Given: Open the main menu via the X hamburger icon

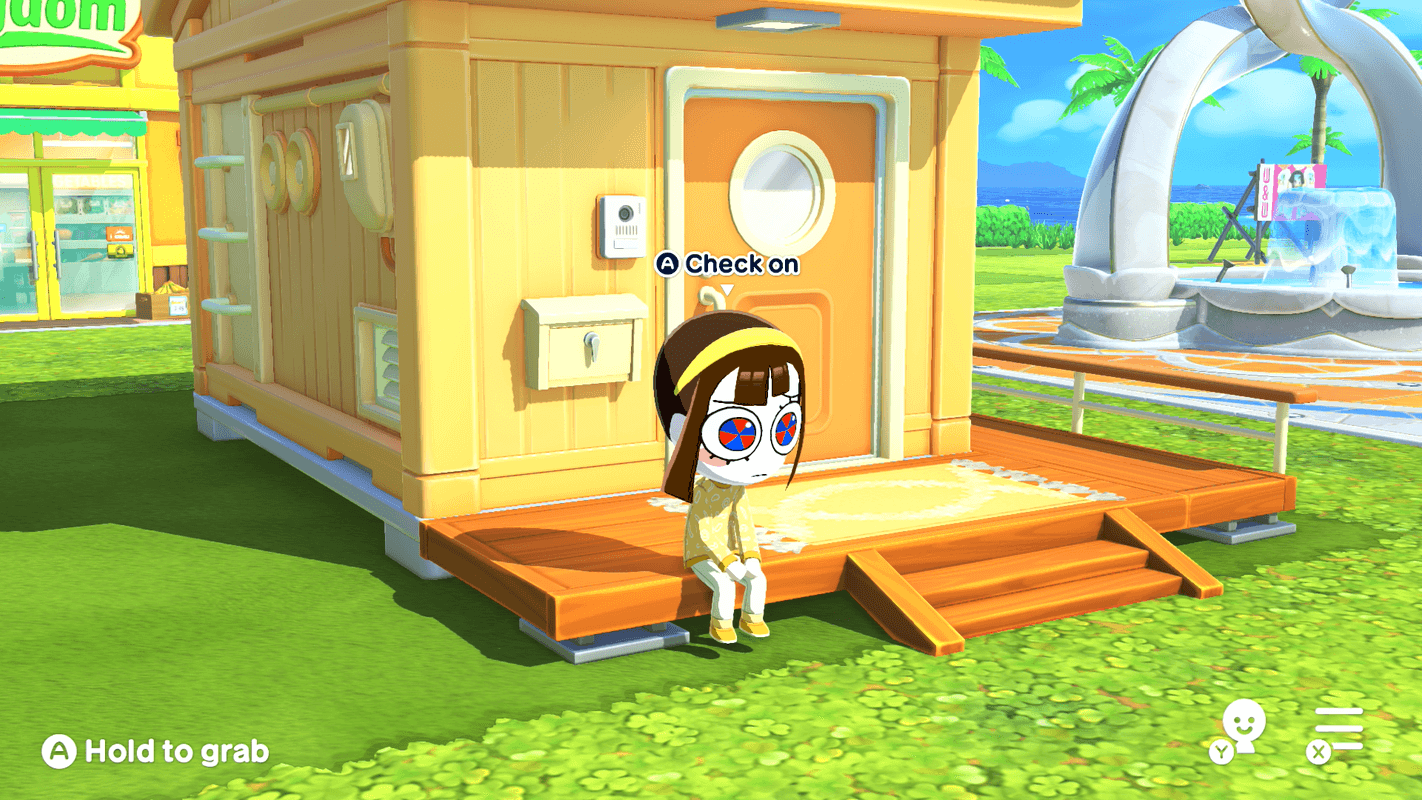Looking at the screenshot, I should click(1337, 730).
